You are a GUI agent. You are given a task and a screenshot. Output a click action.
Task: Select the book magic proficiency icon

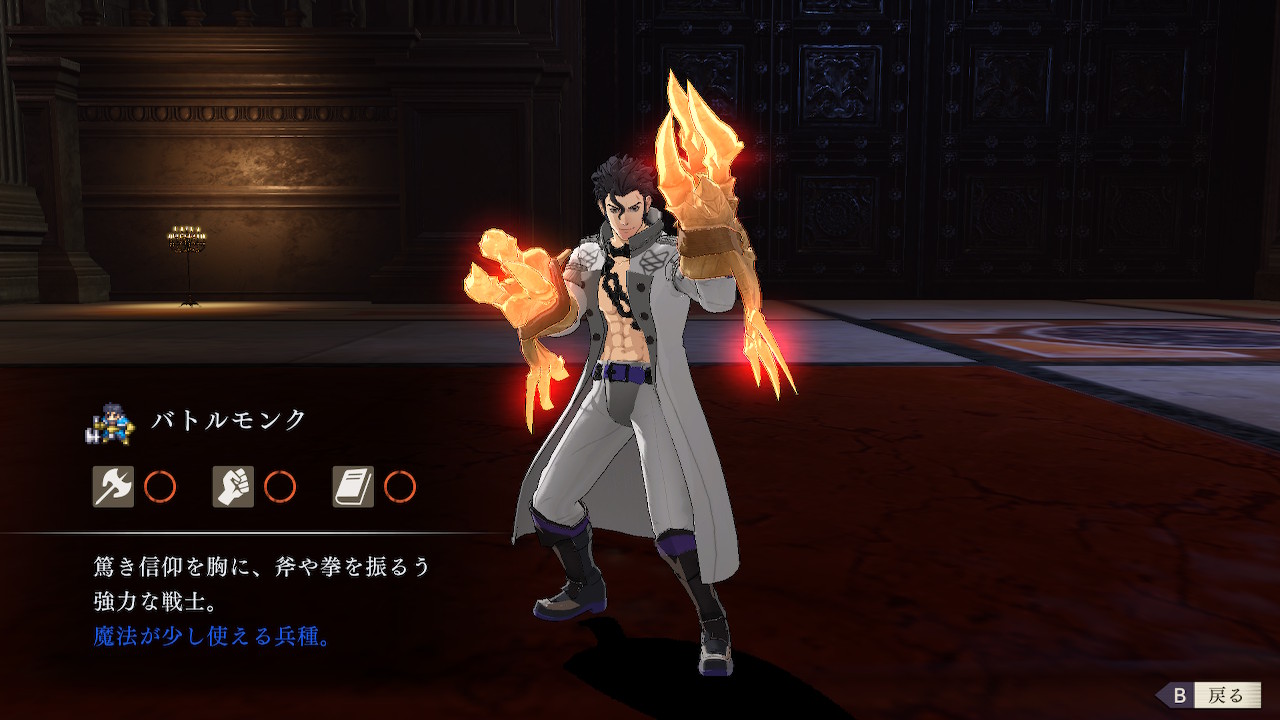pyautogui.click(x=353, y=487)
